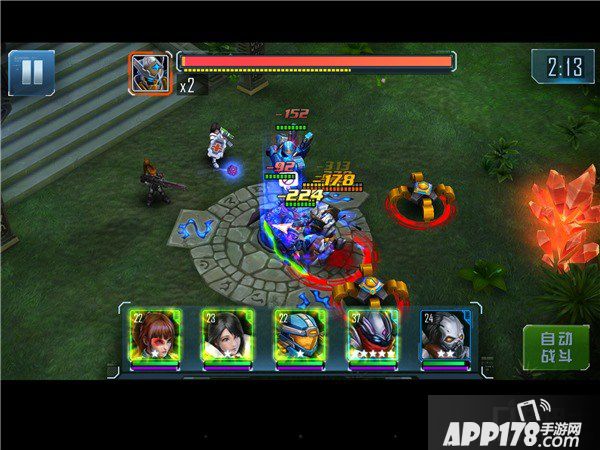Select the level 37 four-star hero portrait
The height and width of the screenshot is (450, 600).
(x=372, y=336)
